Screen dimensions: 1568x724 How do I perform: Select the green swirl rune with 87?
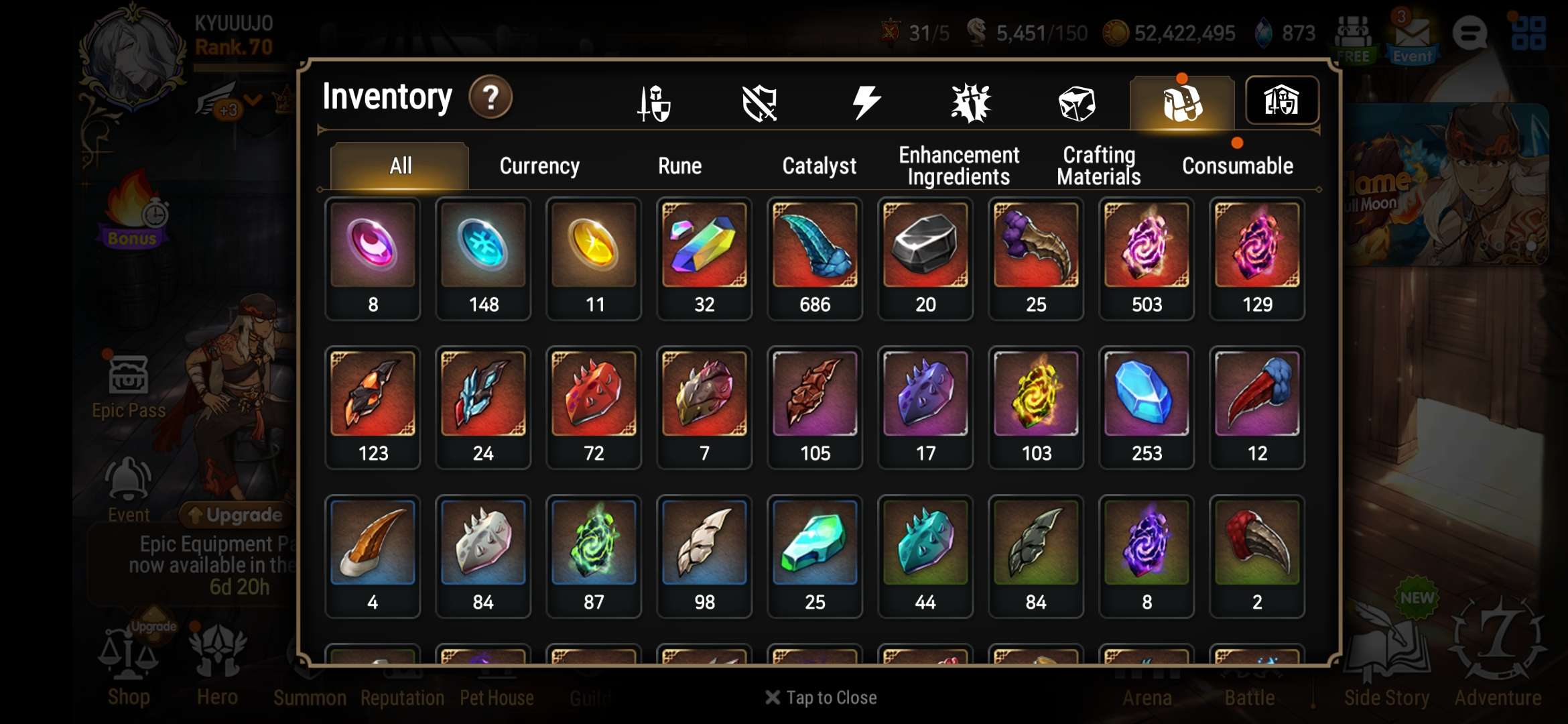tap(593, 556)
